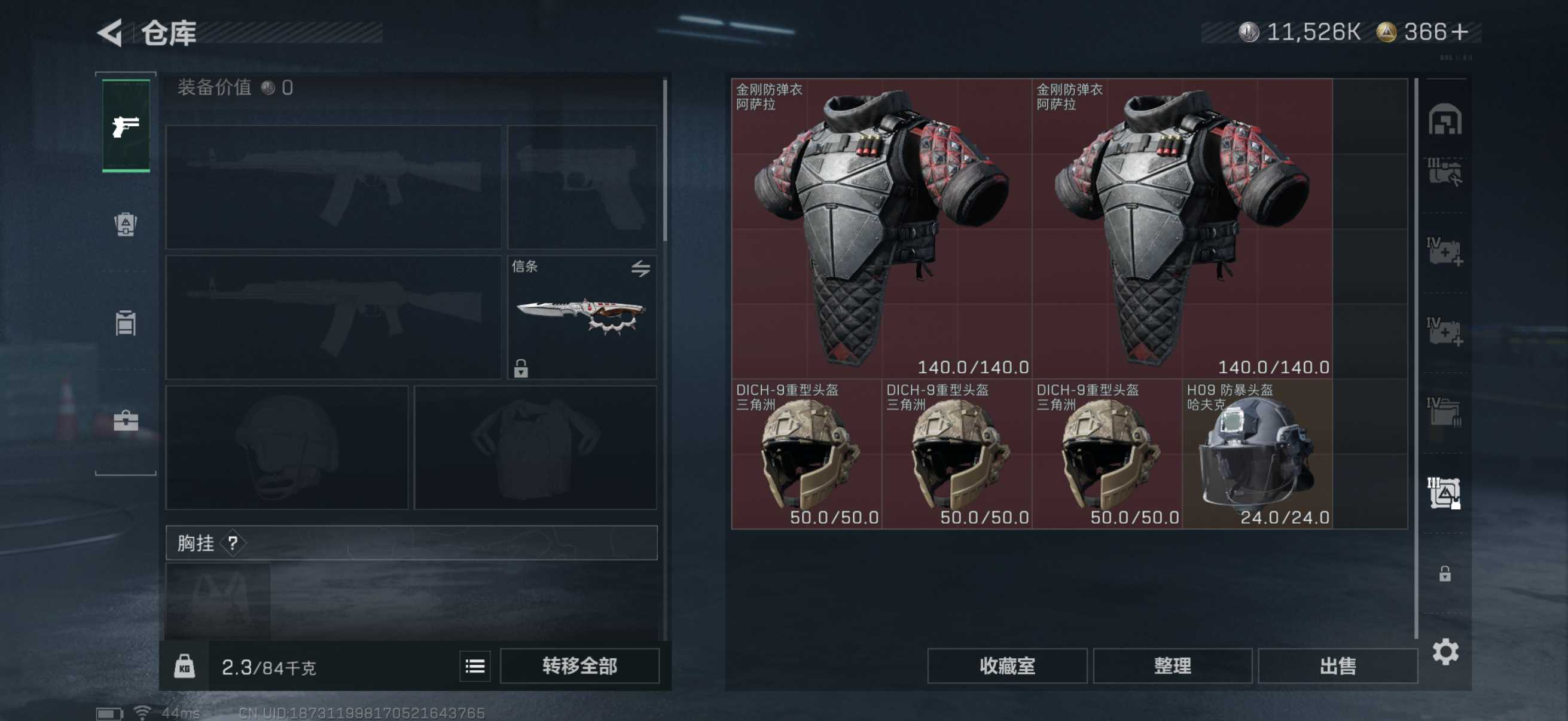Show the 胸挂 help question mark

coord(233,543)
